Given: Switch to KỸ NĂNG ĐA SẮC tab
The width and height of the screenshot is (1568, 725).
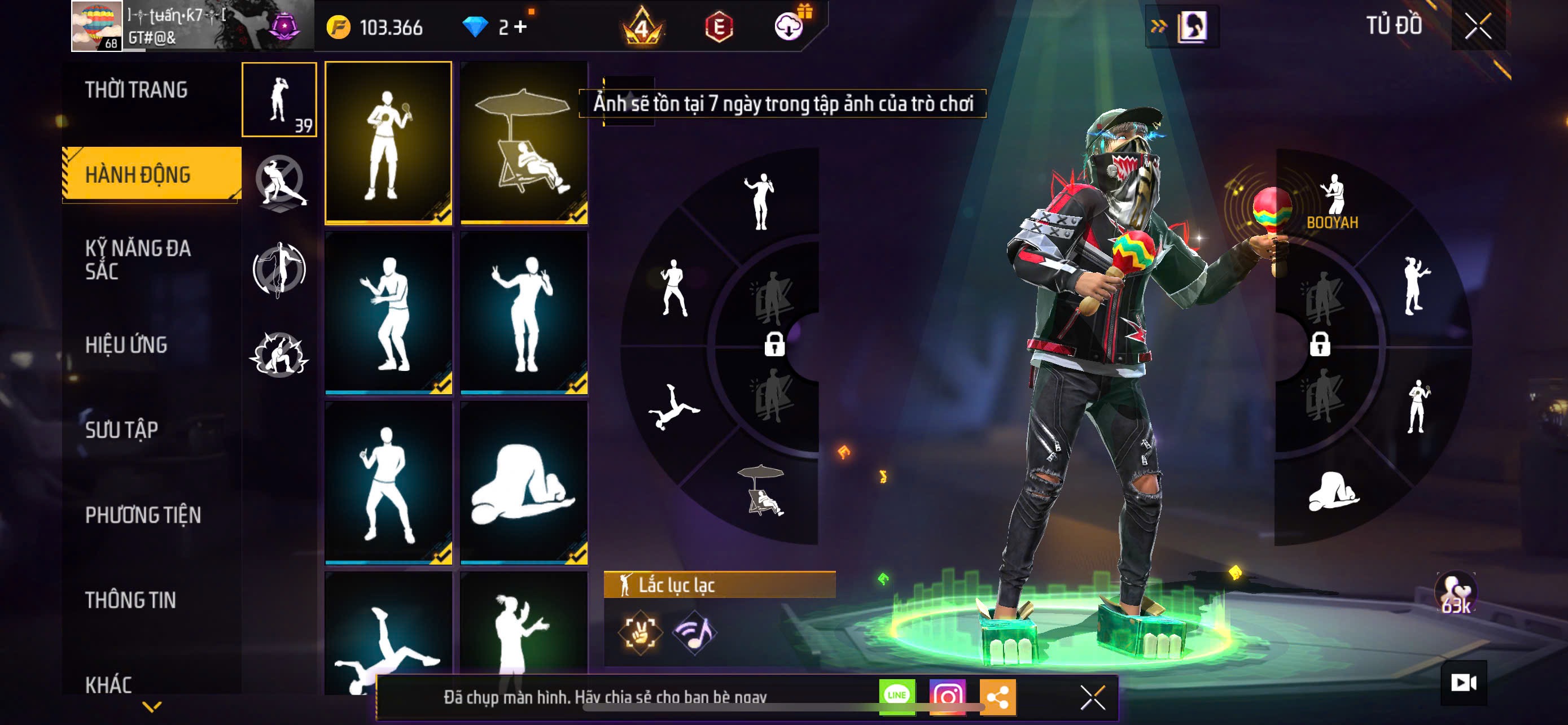Looking at the screenshot, I should pyautogui.click(x=138, y=259).
